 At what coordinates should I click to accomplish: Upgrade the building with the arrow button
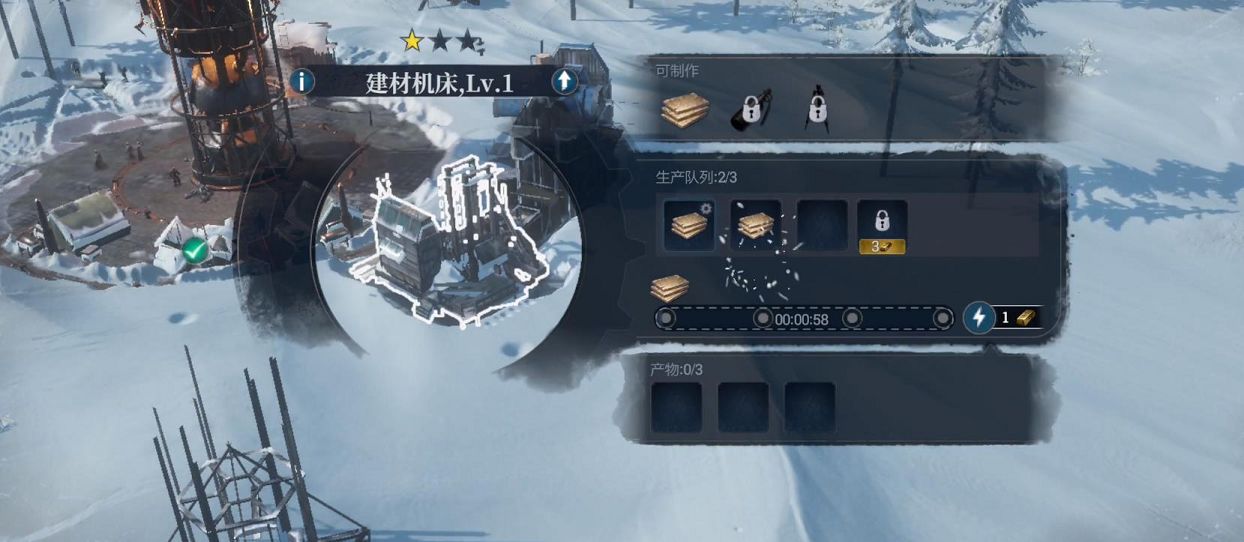tap(565, 81)
